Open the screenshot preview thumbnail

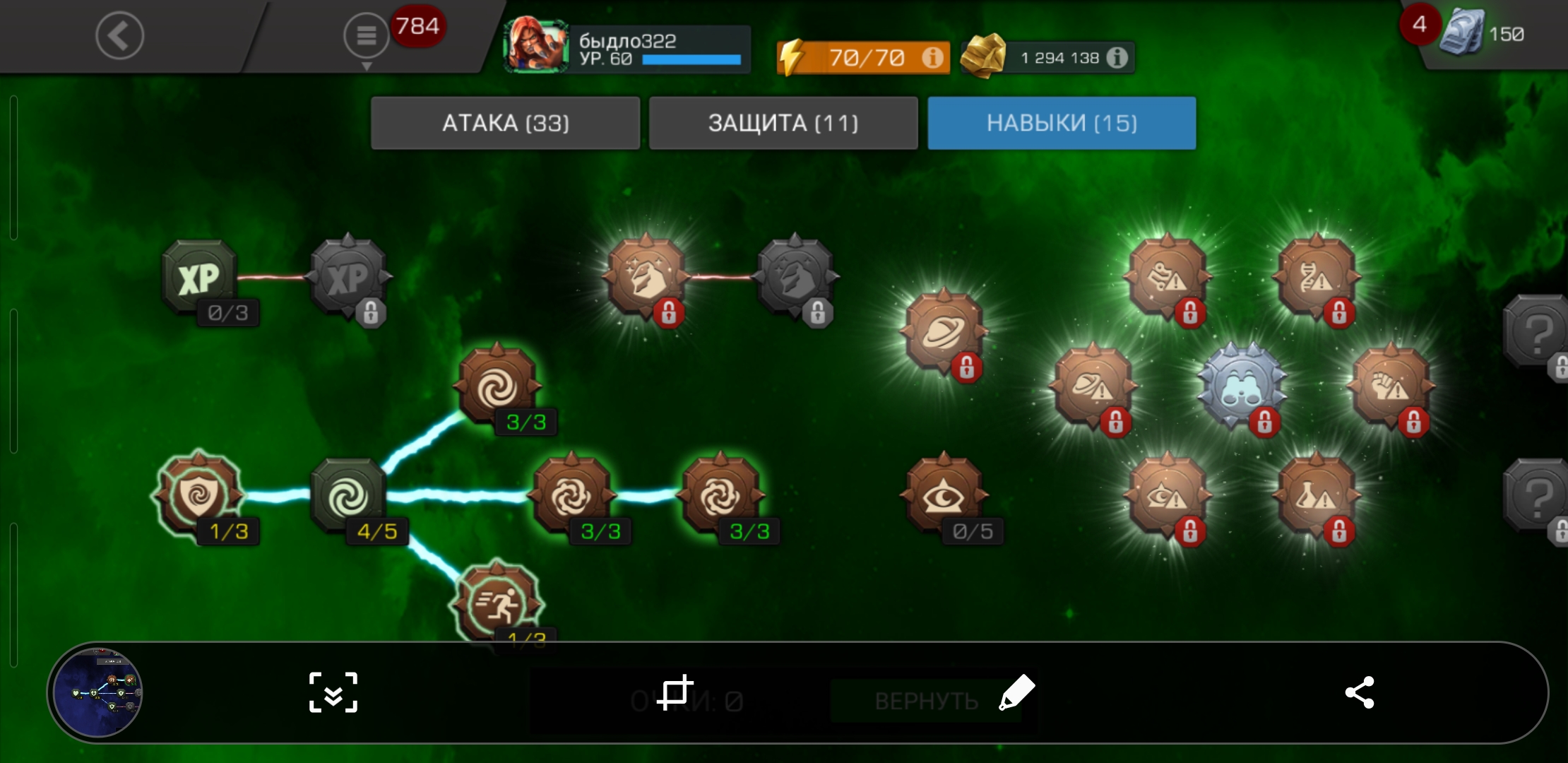[97, 692]
